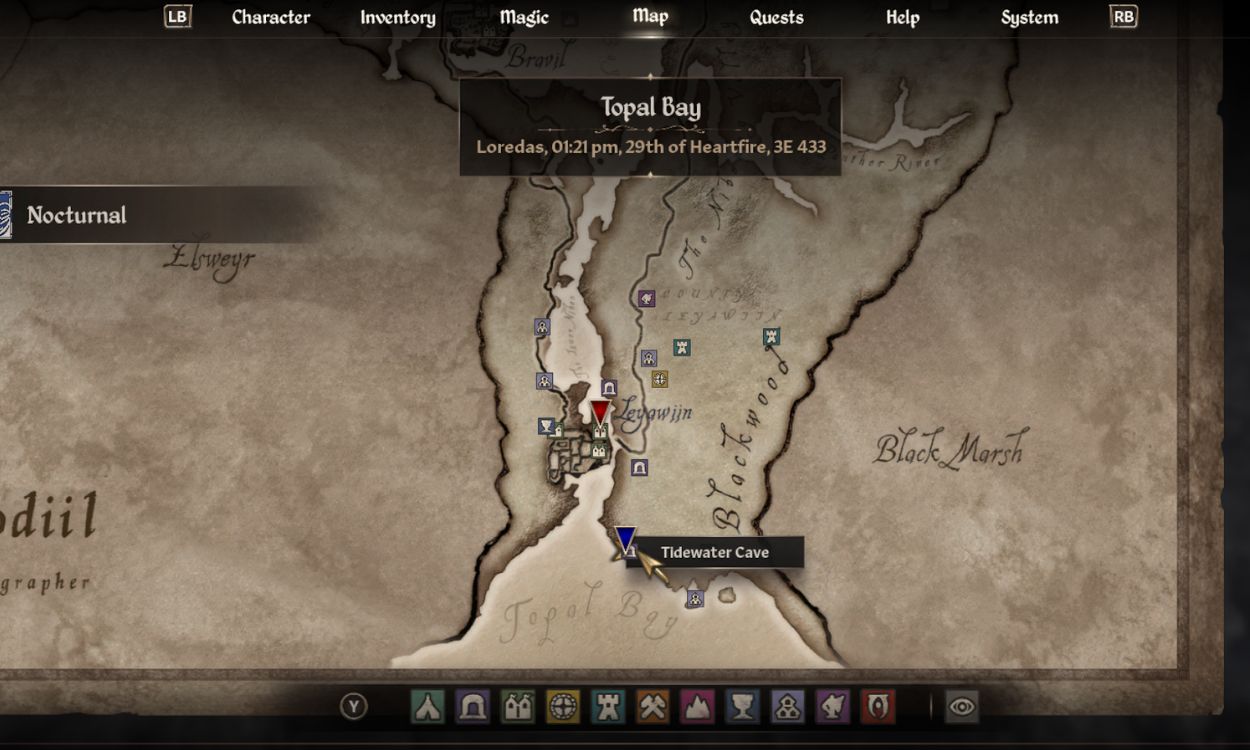
Task: Toggle the cave archway map filter
Action: 472,707
